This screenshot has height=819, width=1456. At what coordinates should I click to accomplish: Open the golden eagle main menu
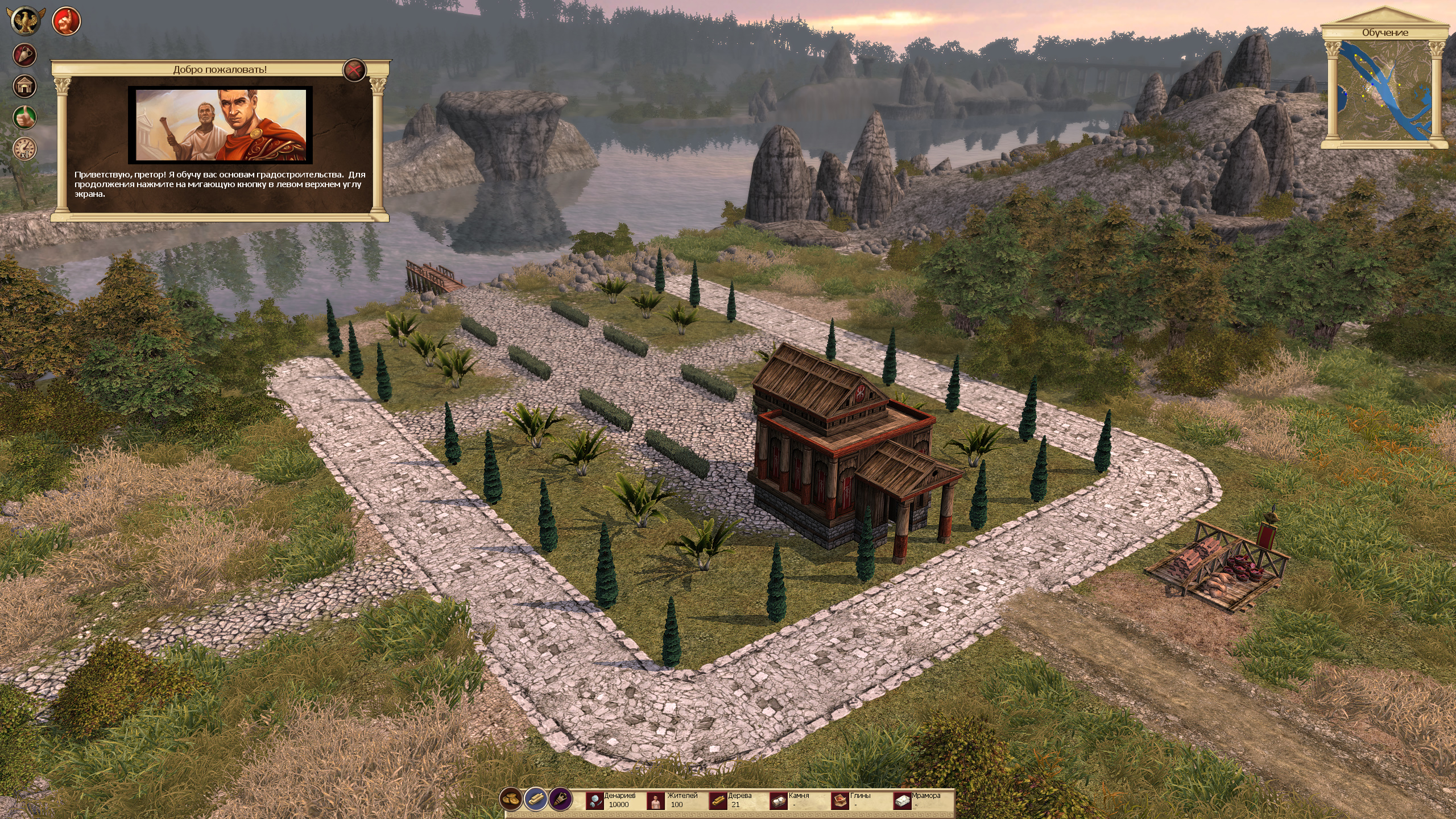click(x=25, y=21)
